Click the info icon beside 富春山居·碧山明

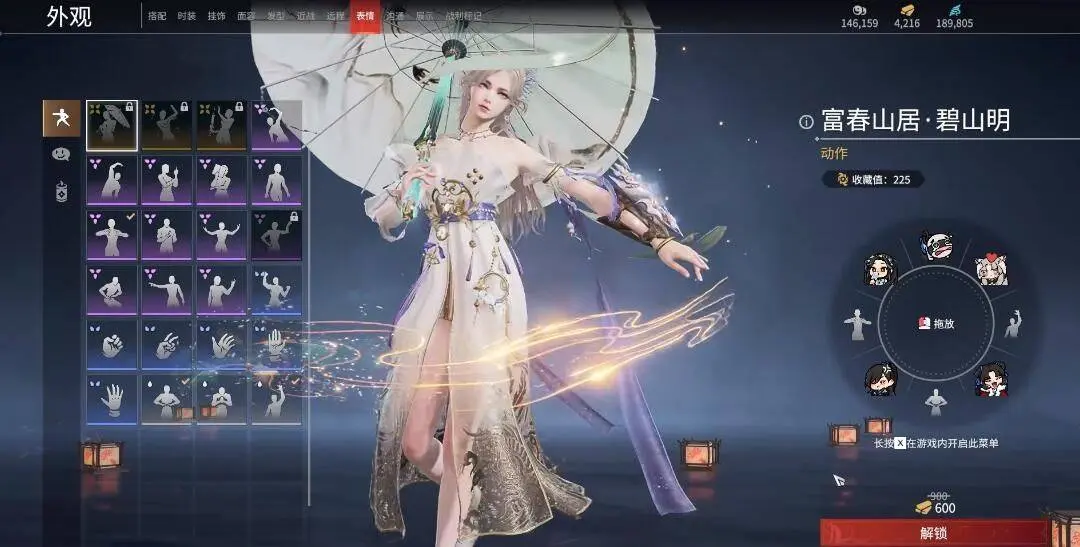[x=806, y=122]
